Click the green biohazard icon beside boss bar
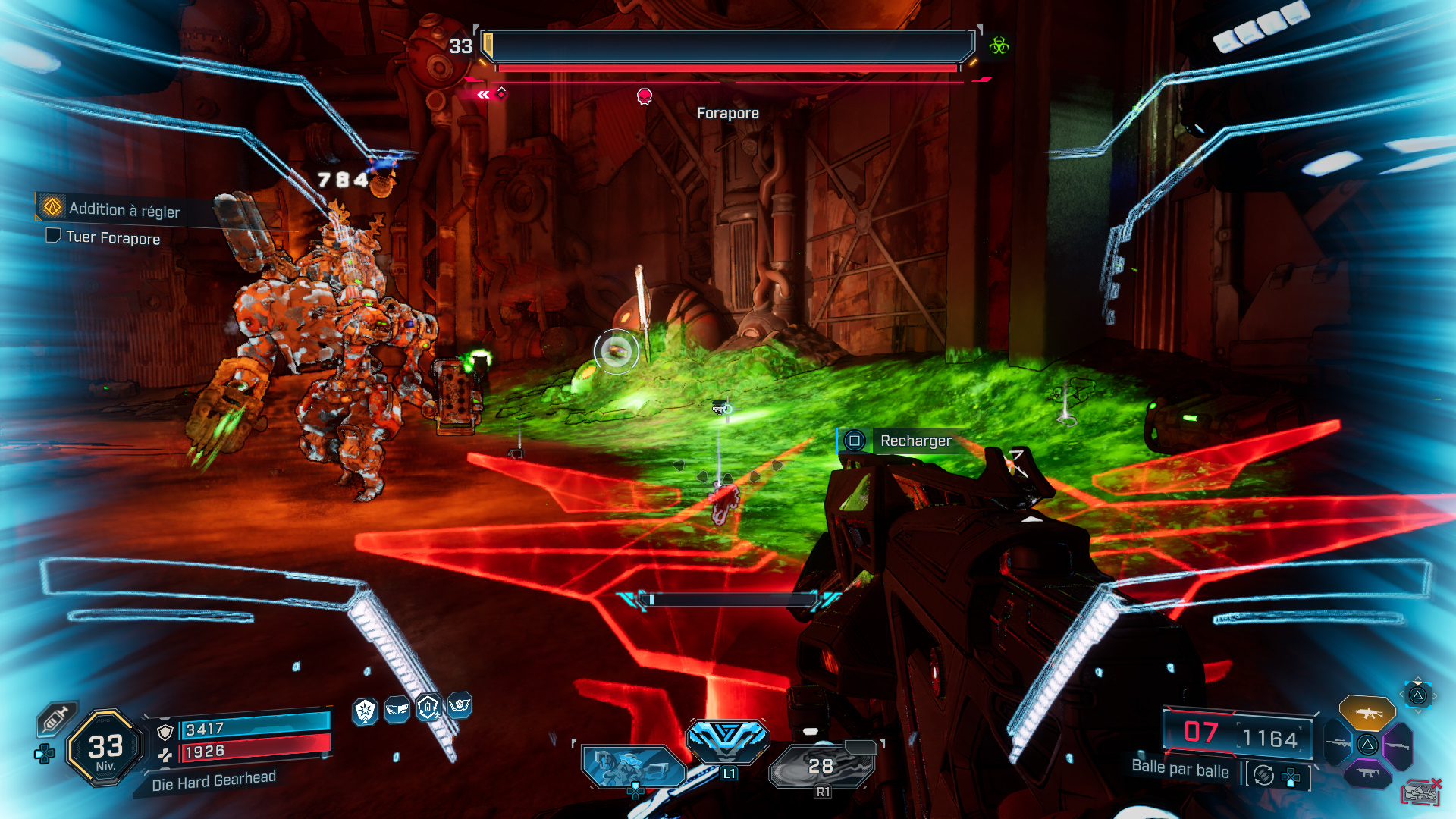Viewport: 1456px width, 819px height. (999, 45)
